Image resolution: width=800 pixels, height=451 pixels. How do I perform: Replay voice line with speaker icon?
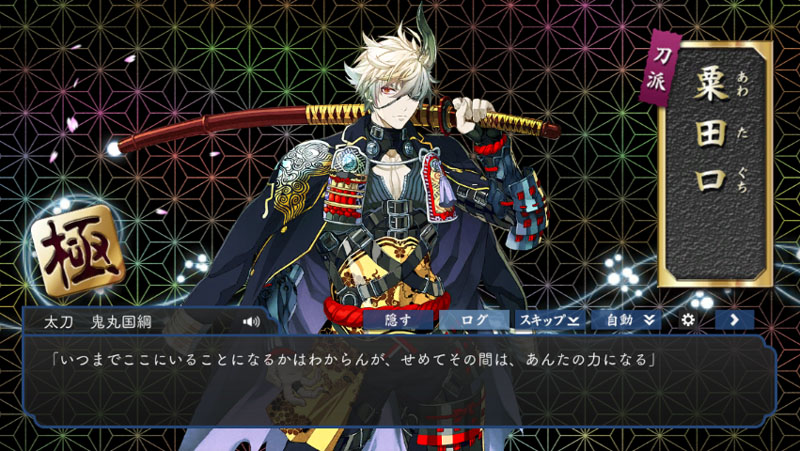[x=251, y=322]
